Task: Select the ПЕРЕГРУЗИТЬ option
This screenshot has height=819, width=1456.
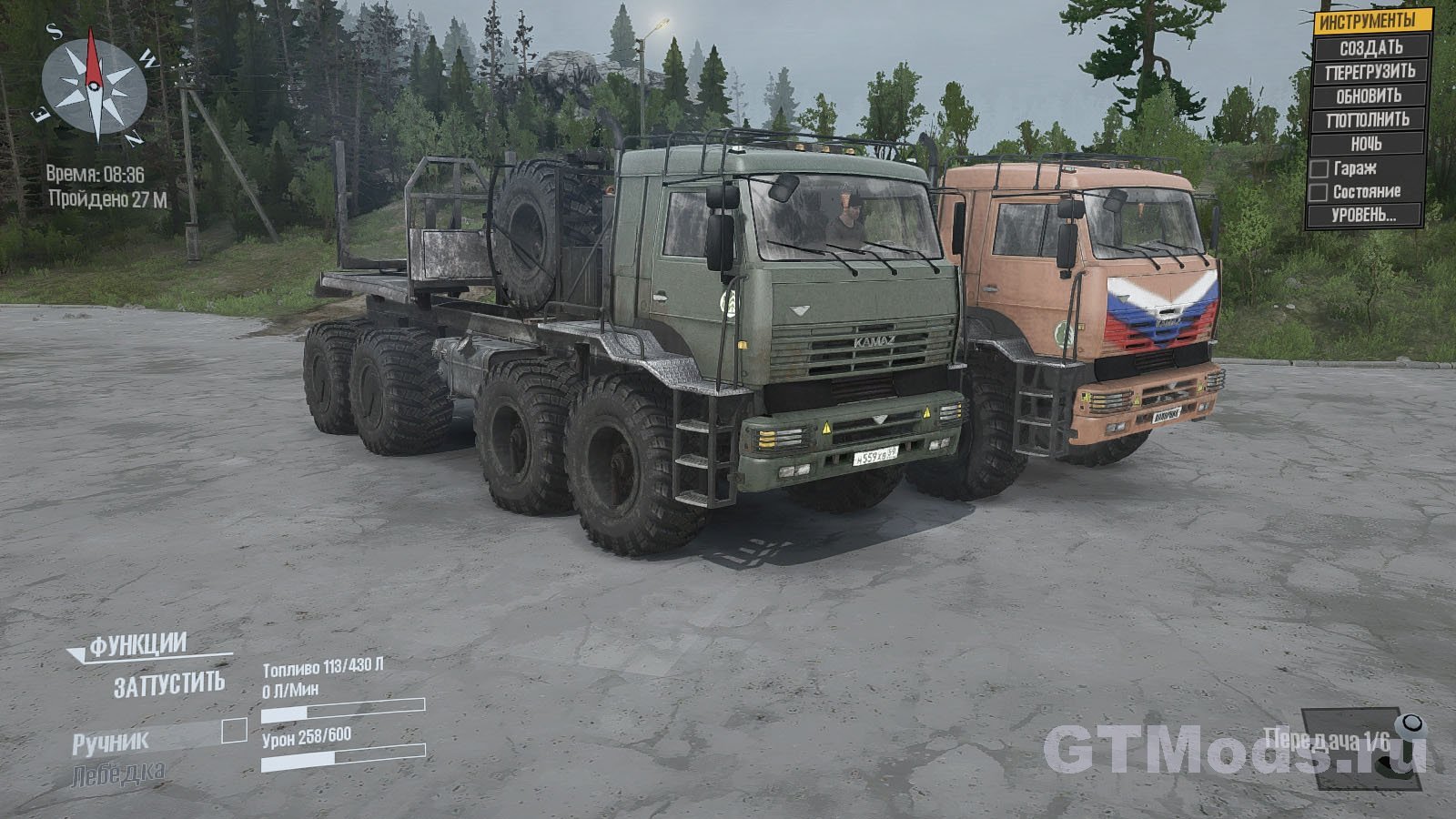Action: click(1370, 72)
